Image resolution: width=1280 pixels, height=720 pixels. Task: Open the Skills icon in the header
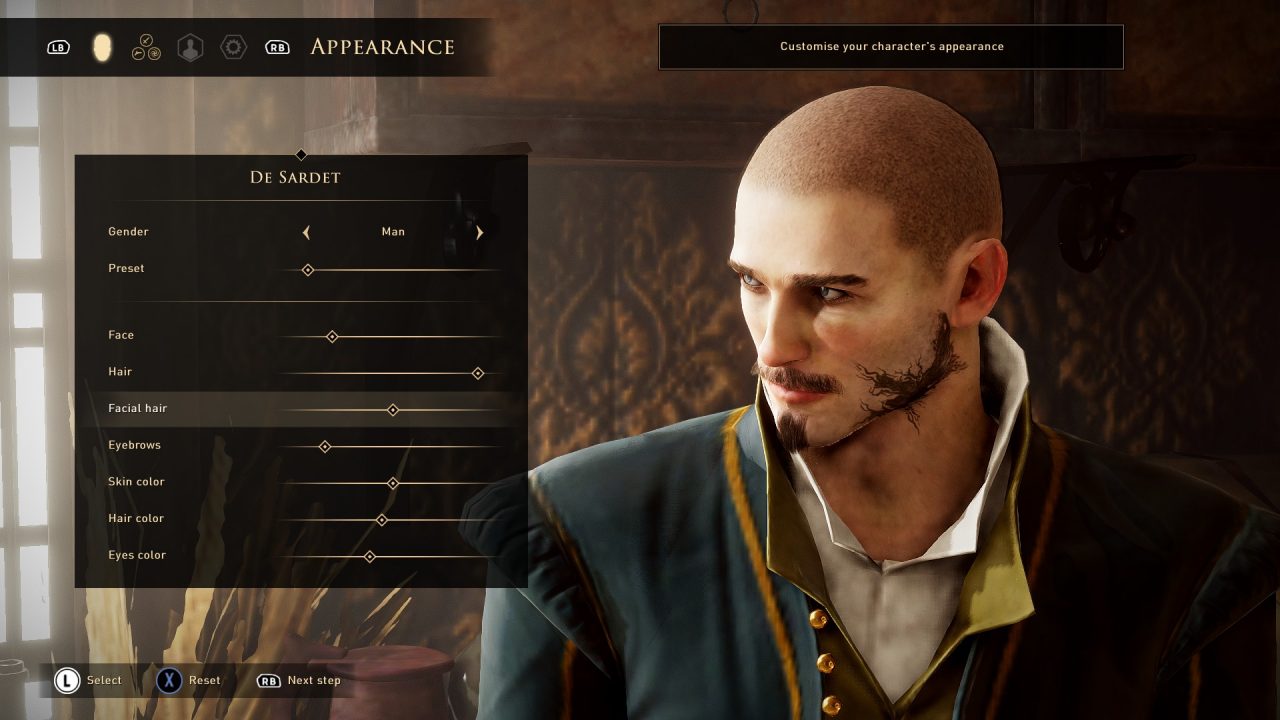coord(145,47)
